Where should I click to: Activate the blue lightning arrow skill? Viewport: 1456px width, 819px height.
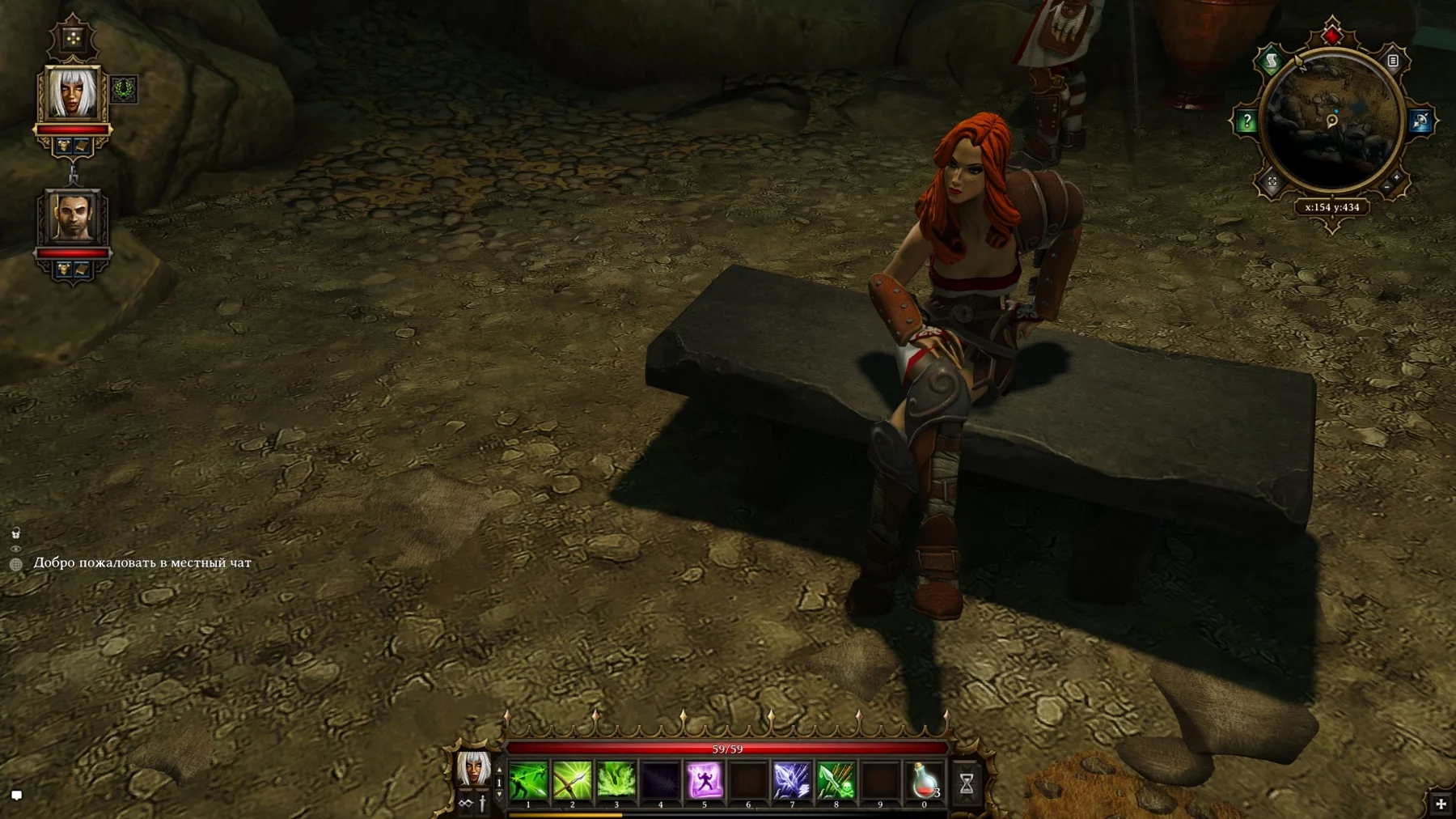(x=791, y=781)
